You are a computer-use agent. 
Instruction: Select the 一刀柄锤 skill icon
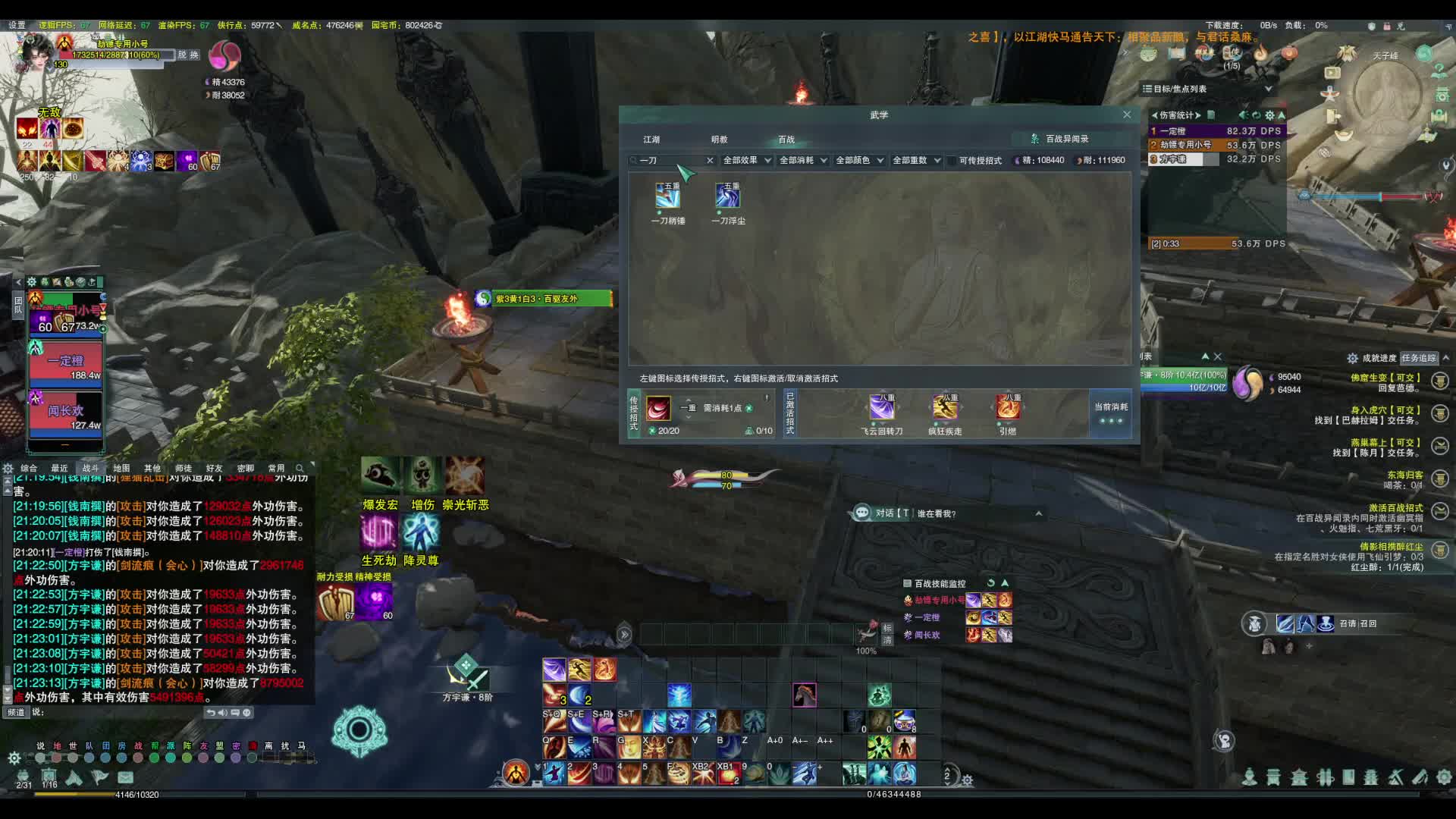pos(667,196)
